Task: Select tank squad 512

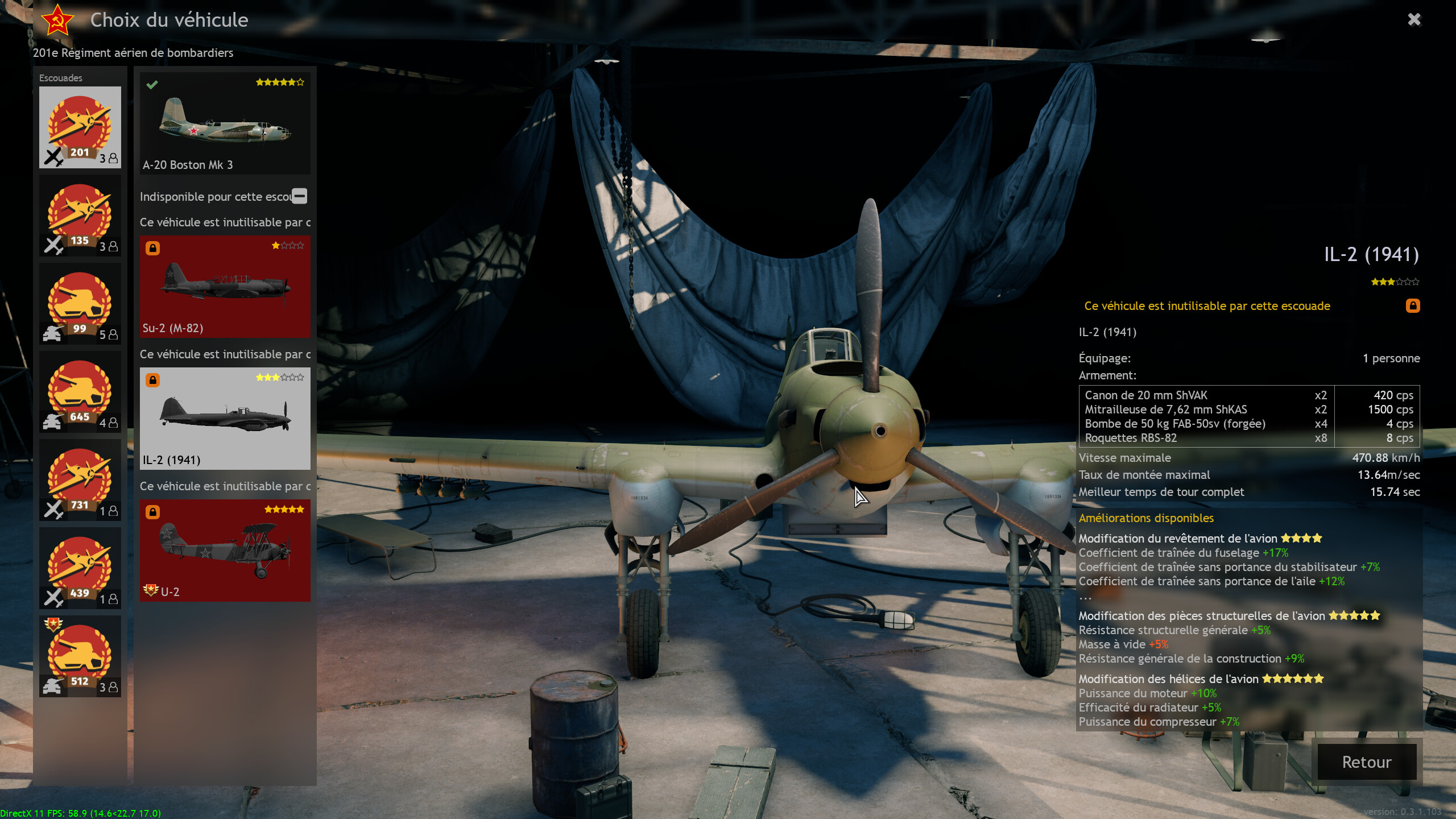Action: [80, 656]
